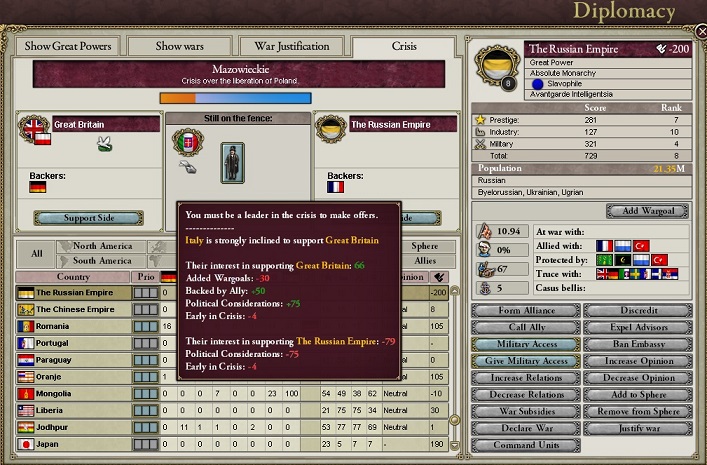Open Command Units
707x465 pixels.
point(524,446)
